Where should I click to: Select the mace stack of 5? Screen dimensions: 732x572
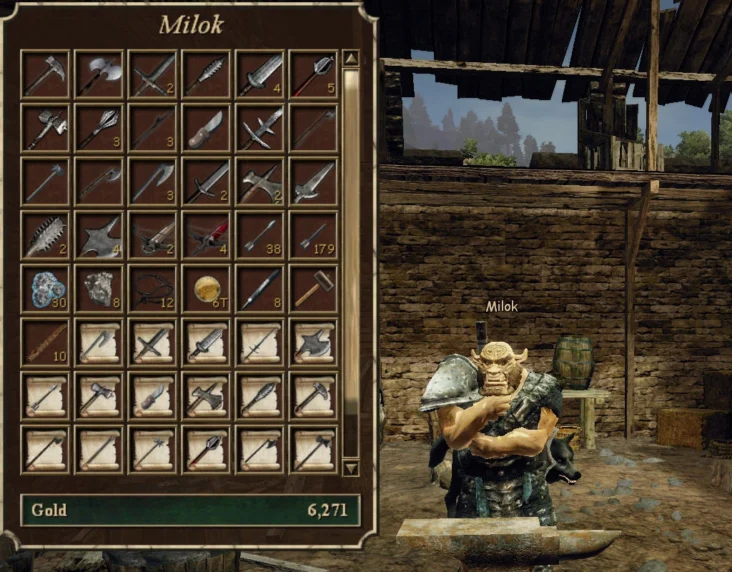pos(315,75)
